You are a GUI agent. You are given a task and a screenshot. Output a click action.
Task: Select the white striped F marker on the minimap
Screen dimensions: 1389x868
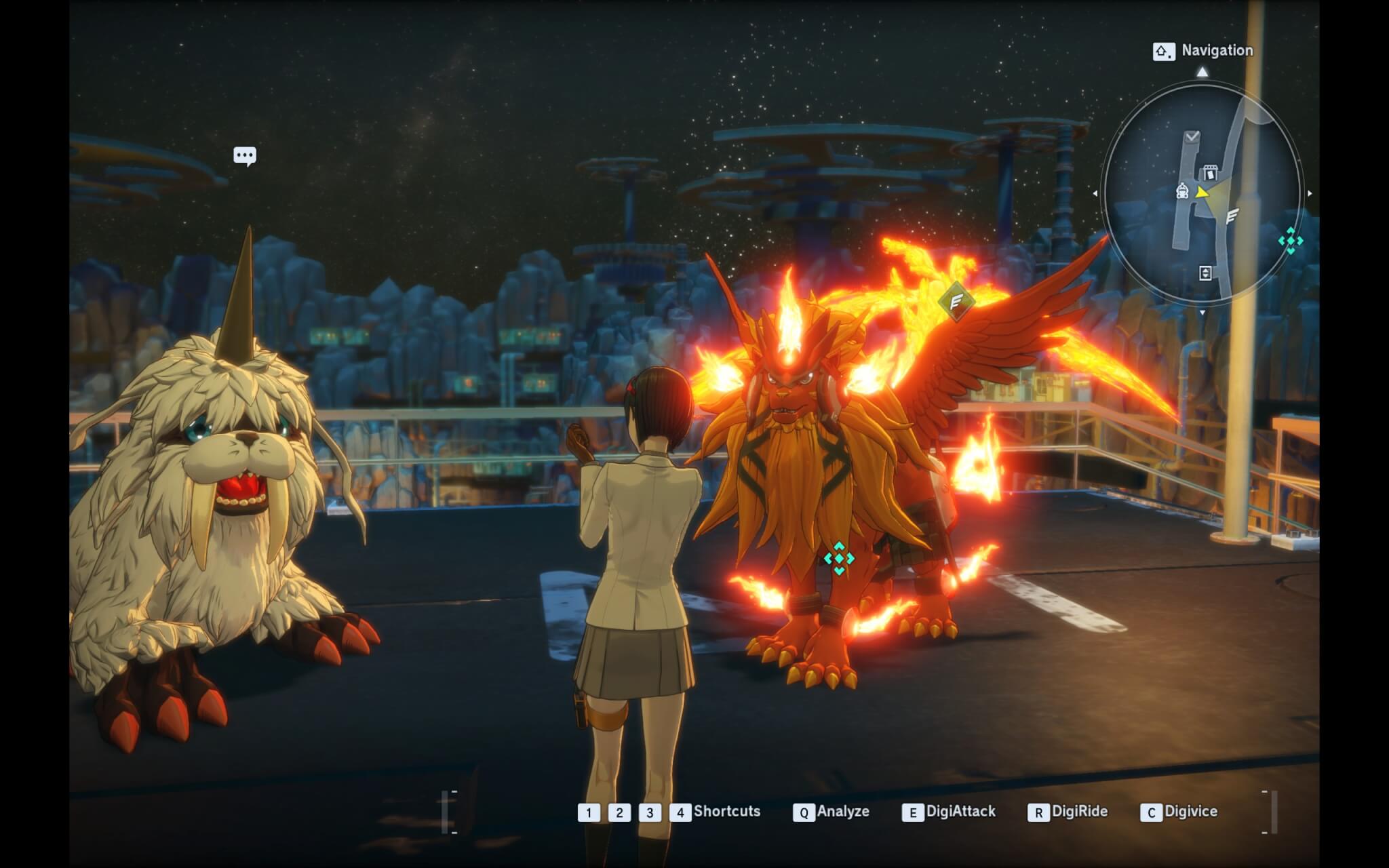[1232, 216]
